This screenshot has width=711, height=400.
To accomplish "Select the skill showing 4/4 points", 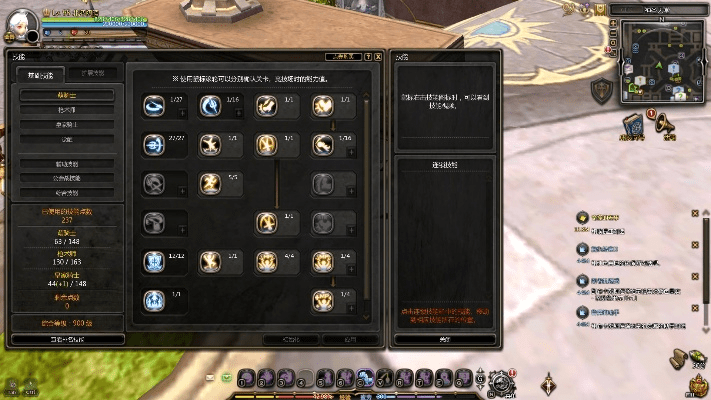I will (267, 262).
